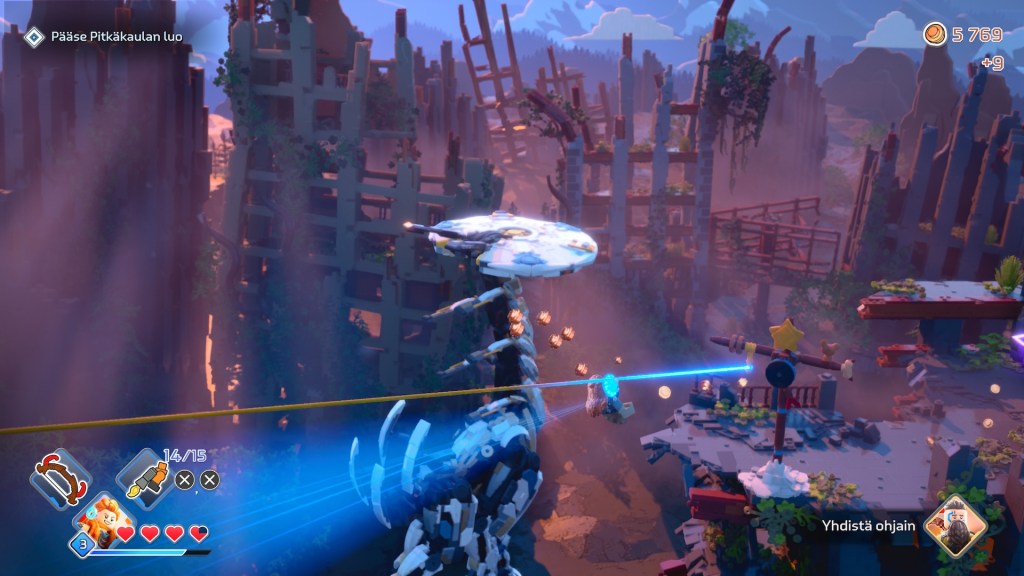Select the bow weapon slot
This screenshot has width=1024, height=576.
point(60,479)
